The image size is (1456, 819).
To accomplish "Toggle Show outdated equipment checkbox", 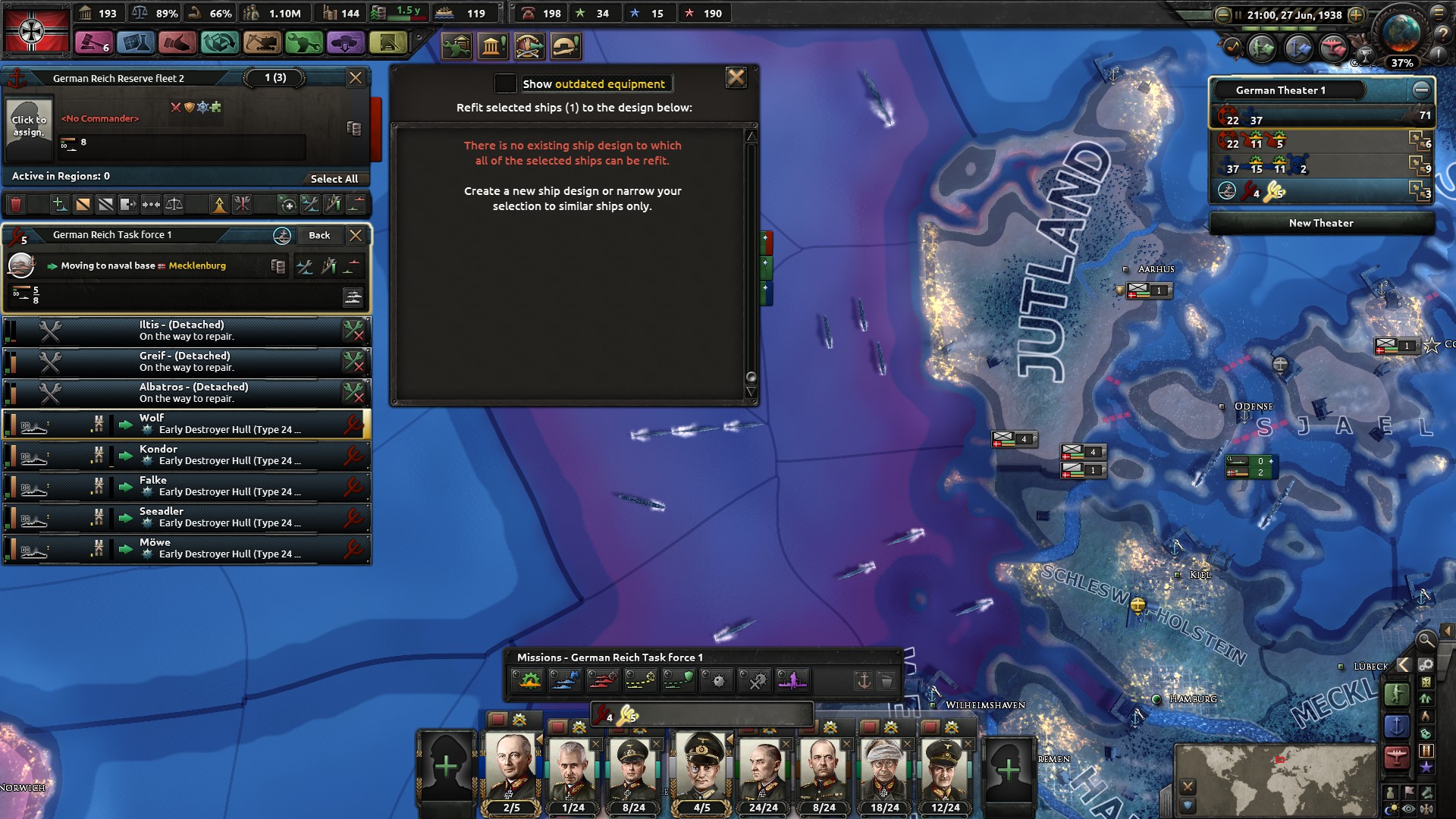I will [x=505, y=83].
